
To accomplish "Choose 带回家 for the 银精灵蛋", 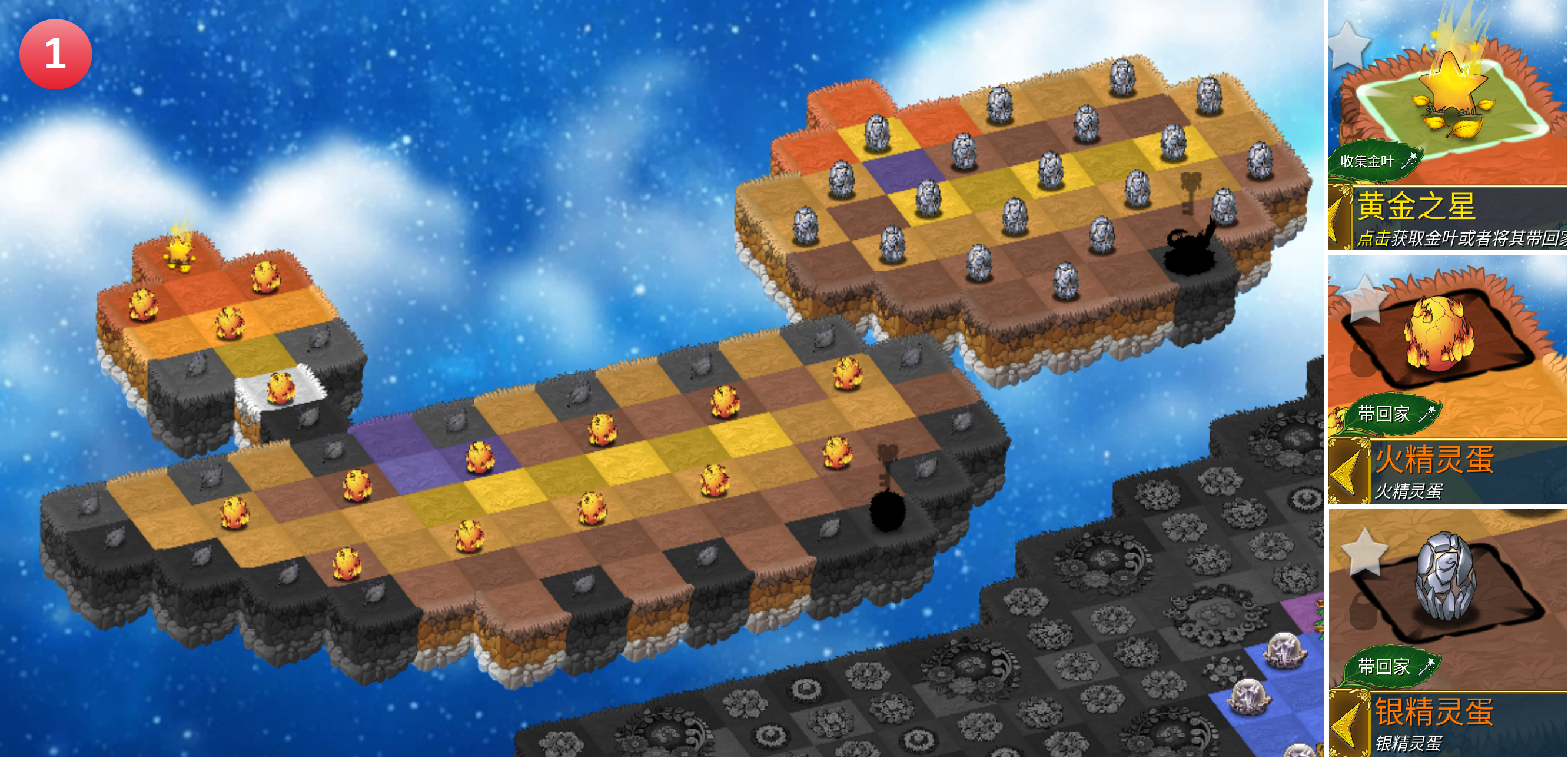I will click(x=1394, y=667).
